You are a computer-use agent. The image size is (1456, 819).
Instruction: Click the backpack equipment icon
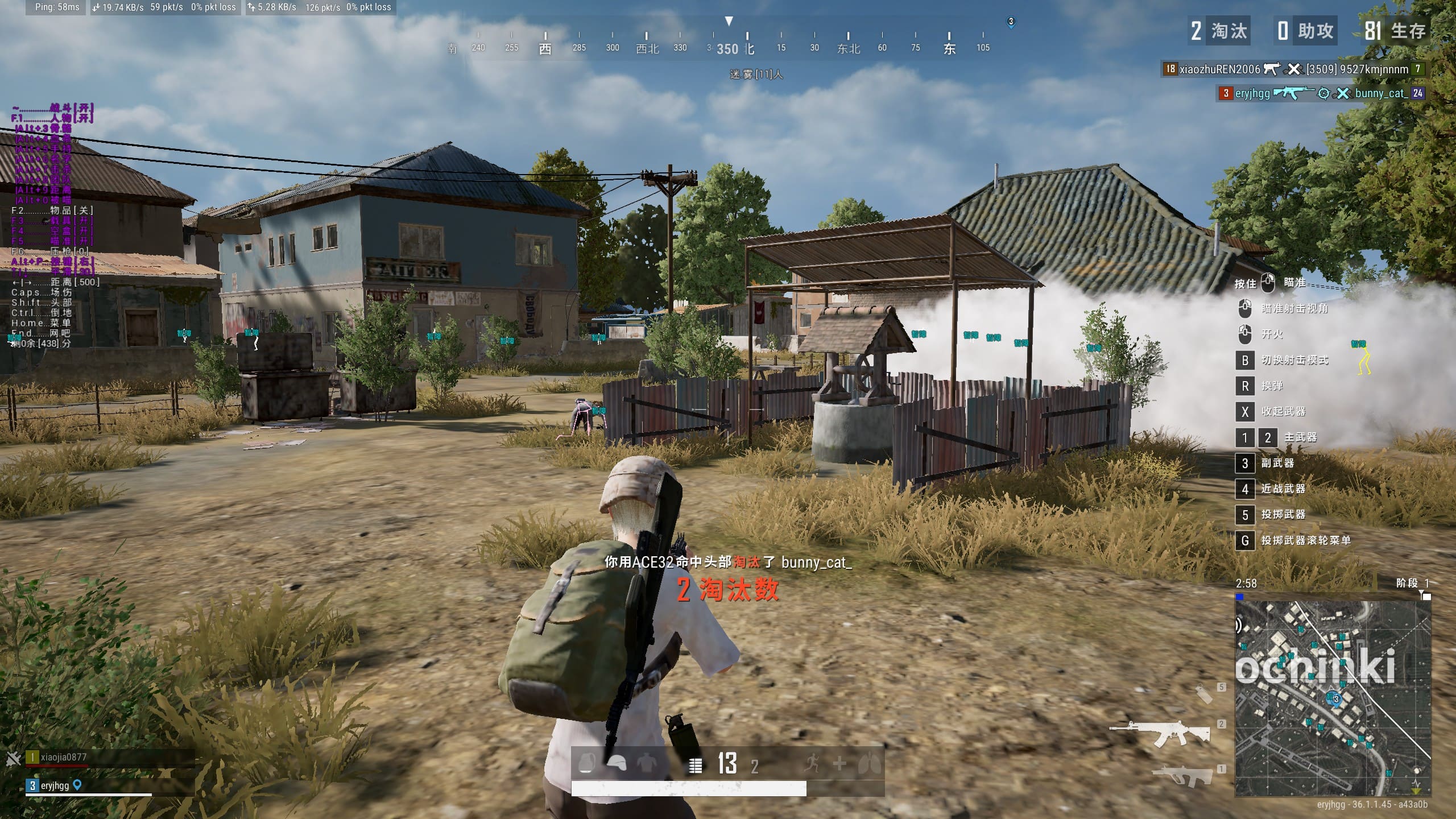[x=586, y=763]
